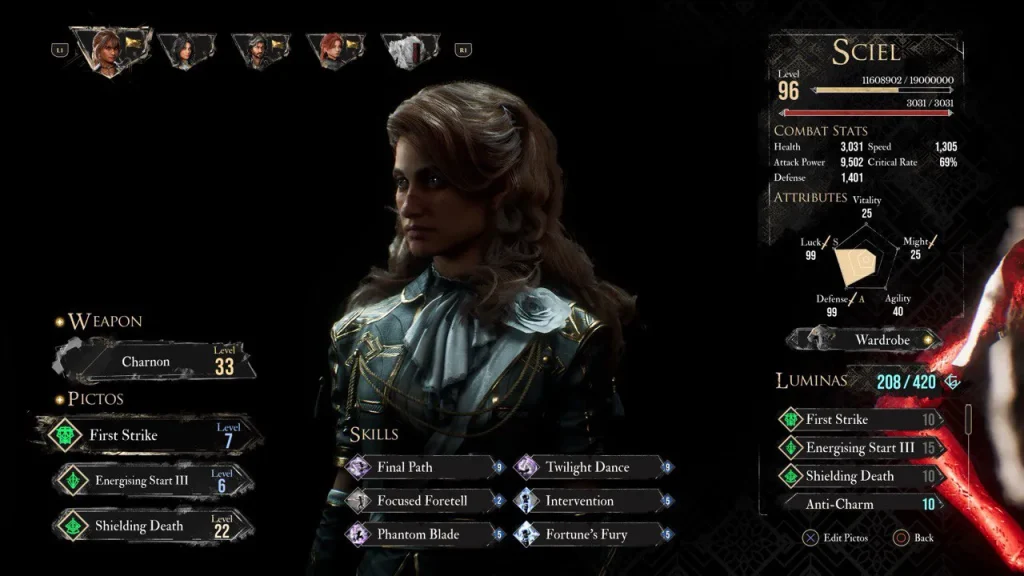Select the Shielding Death picto slot
1024x576 pixels.
pos(150,526)
